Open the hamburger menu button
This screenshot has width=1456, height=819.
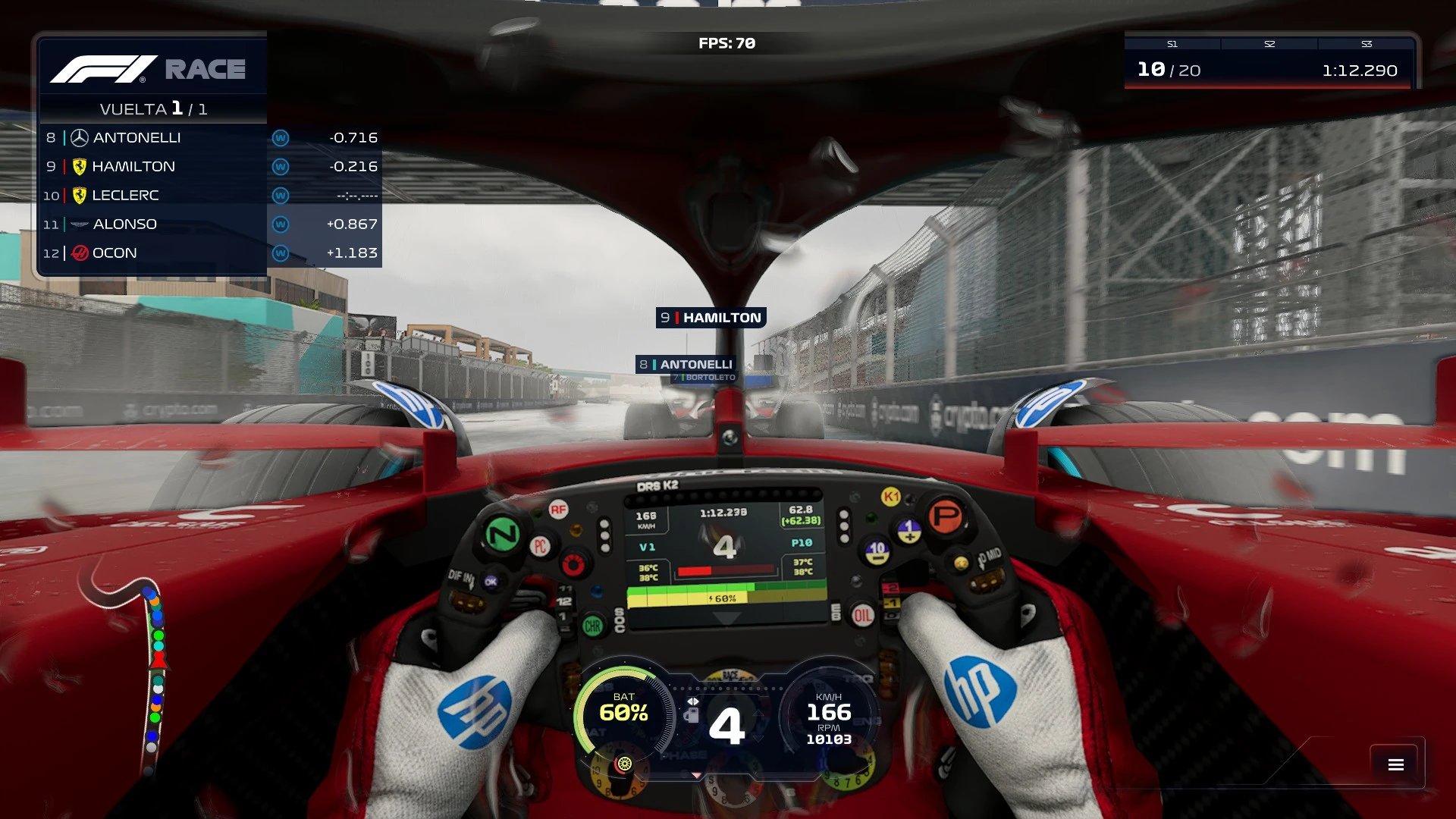pos(1395,764)
